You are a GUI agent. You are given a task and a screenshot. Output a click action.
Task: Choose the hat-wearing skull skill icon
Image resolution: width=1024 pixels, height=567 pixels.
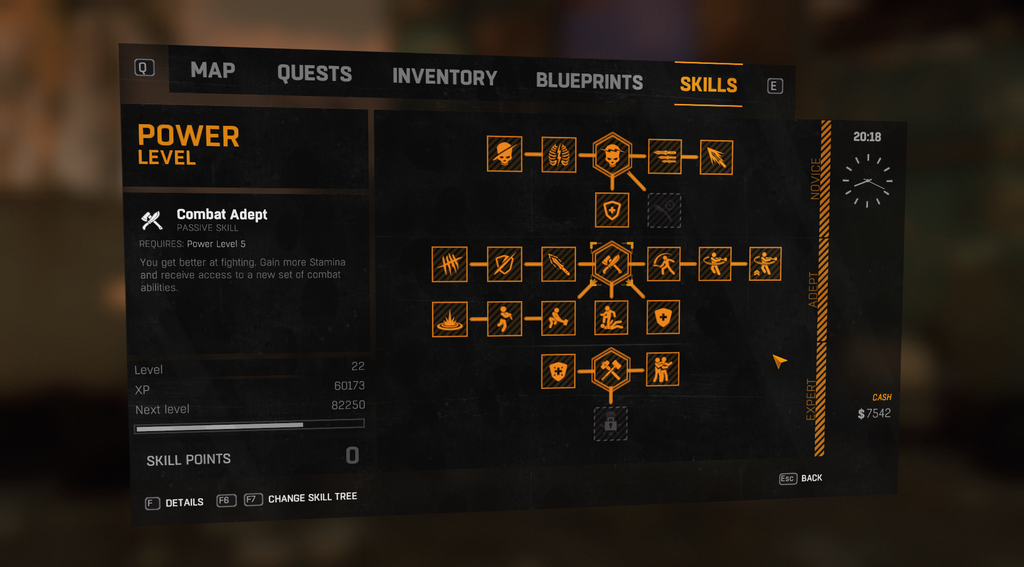504,155
